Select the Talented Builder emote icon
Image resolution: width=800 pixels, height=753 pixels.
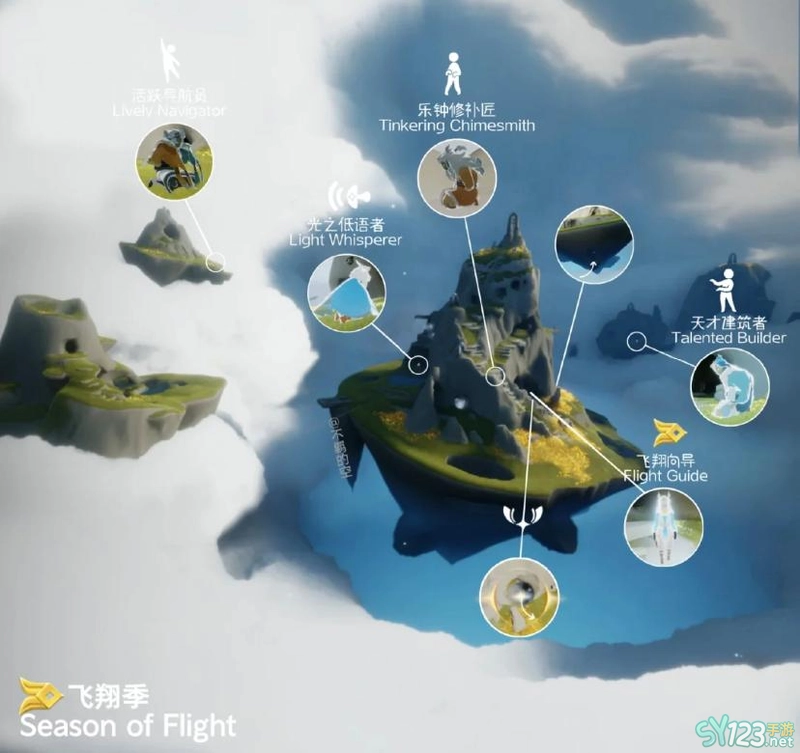(x=726, y=288)
